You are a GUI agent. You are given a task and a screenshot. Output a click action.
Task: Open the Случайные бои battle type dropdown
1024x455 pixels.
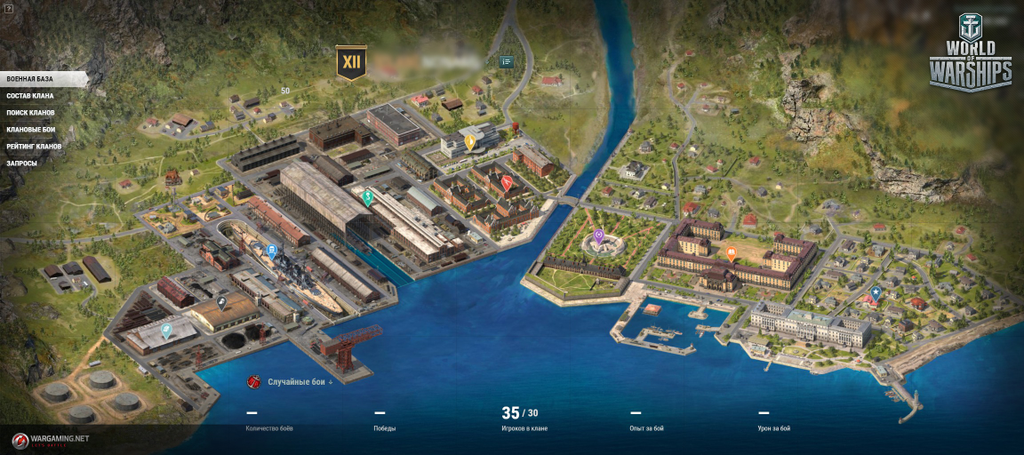(x=298, y=382)
